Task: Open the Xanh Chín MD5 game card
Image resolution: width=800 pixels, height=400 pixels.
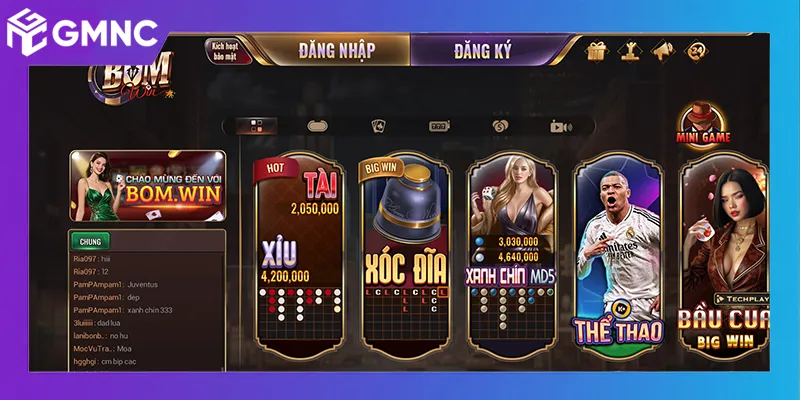Action: point(512,250)
